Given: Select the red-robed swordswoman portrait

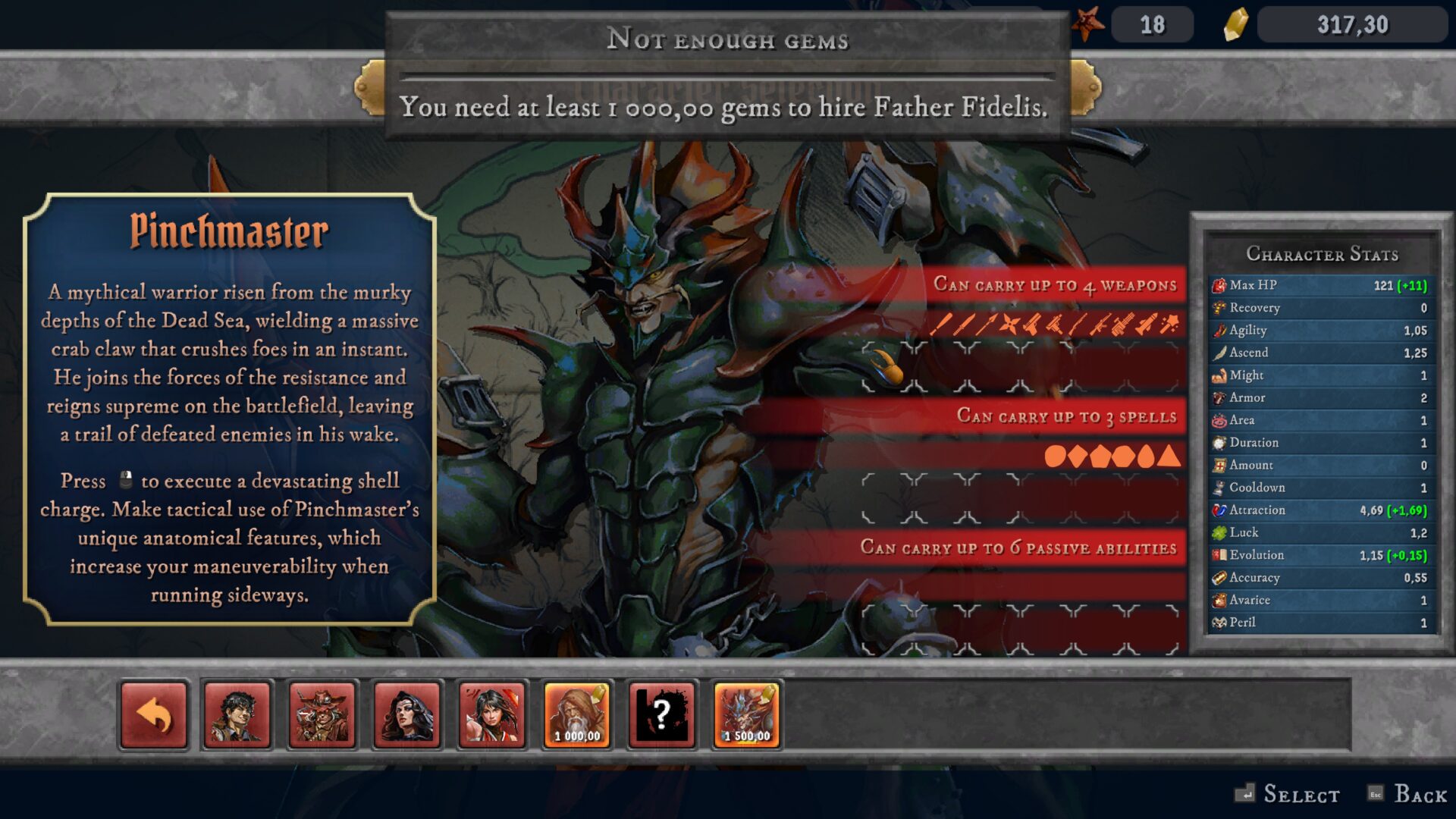Looking at the screenshot, I should pyautogui.click(x=492, y=715).
